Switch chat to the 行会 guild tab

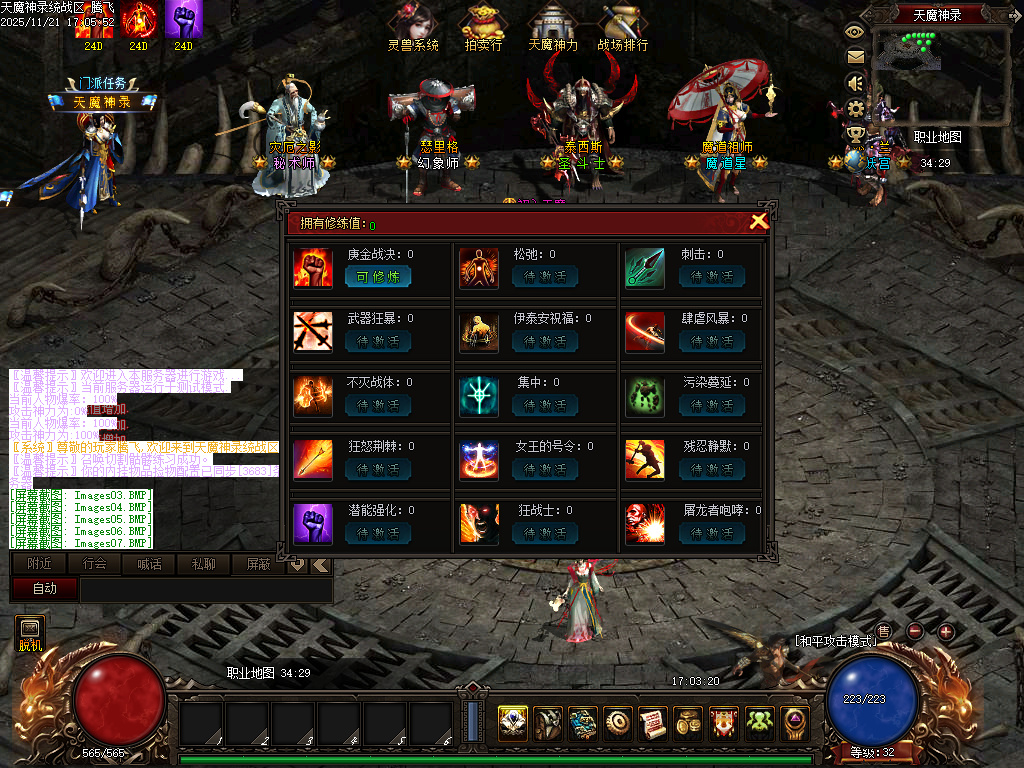pos(95,565)
